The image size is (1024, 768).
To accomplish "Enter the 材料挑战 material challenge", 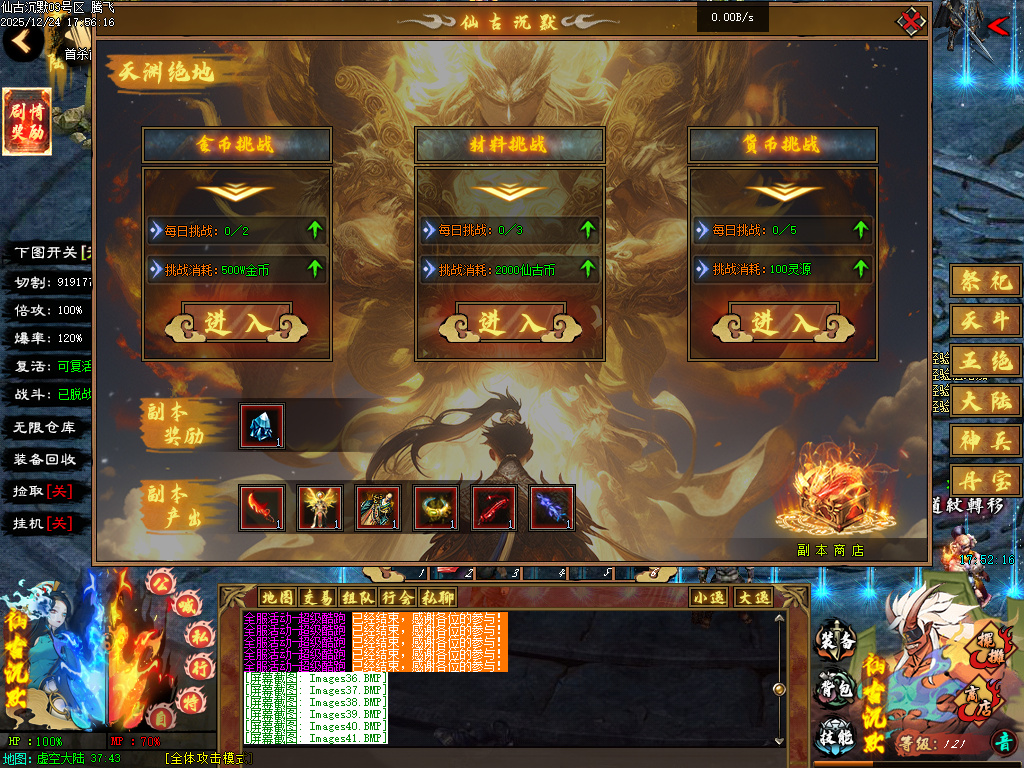I will pyautogui.click(x=510, y=323).
